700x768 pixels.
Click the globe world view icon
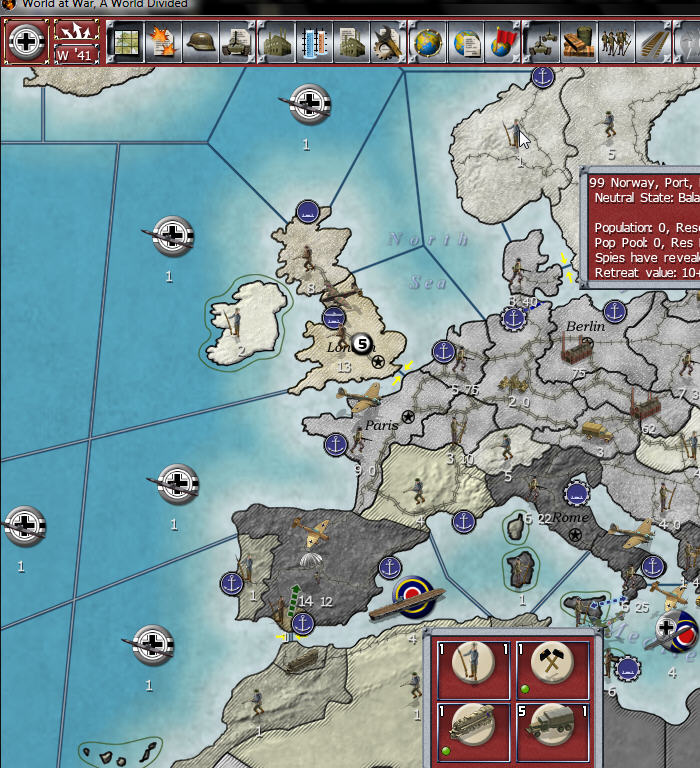429,42
